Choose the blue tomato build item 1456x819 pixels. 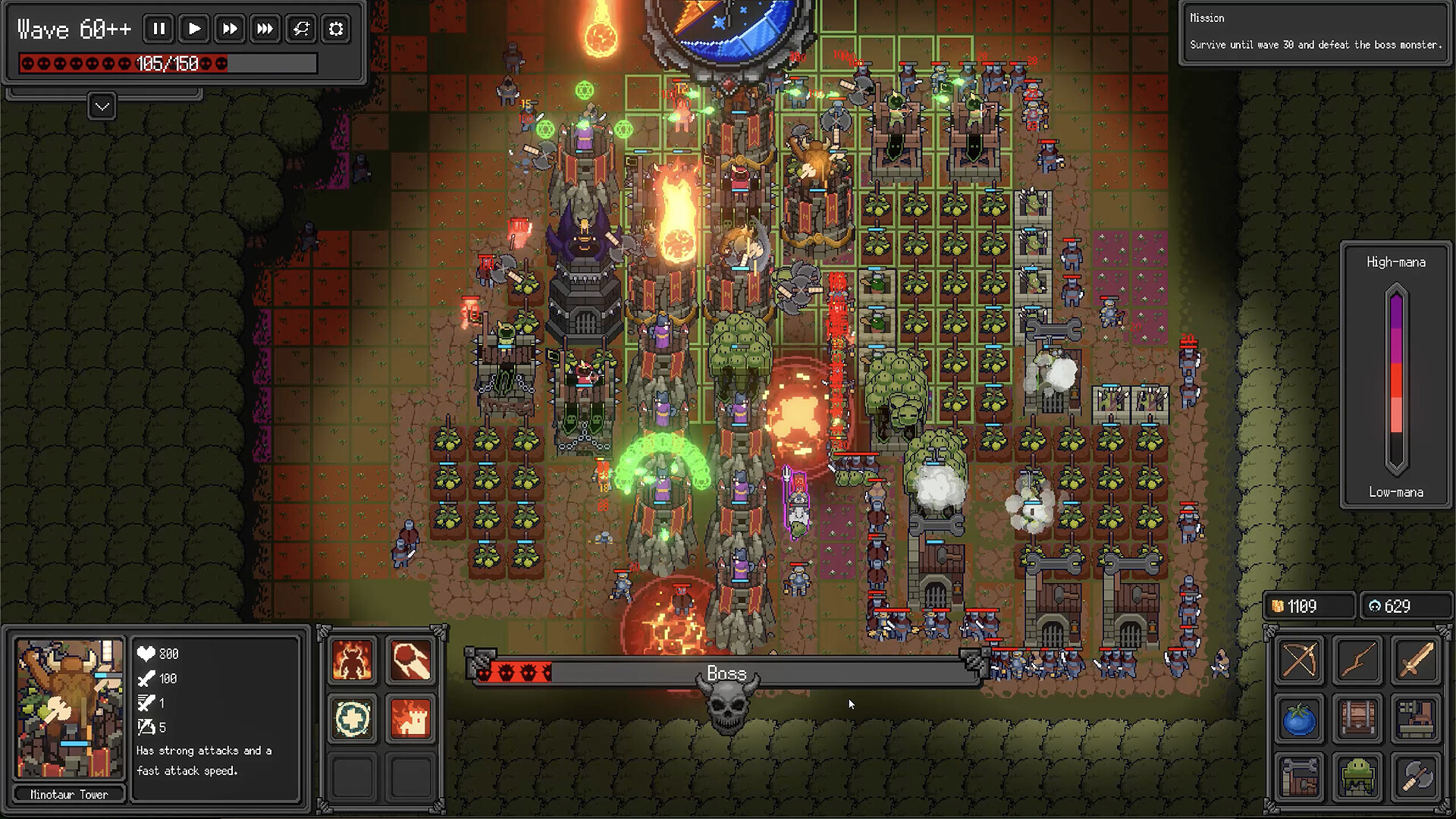pos(1299,718)
